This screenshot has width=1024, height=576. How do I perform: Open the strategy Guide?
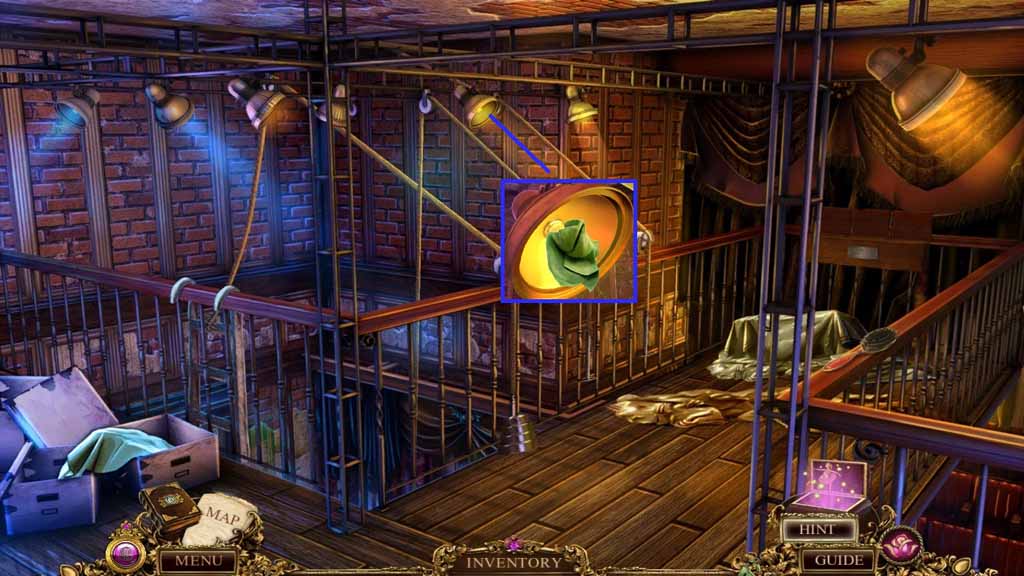pos(838,560)
